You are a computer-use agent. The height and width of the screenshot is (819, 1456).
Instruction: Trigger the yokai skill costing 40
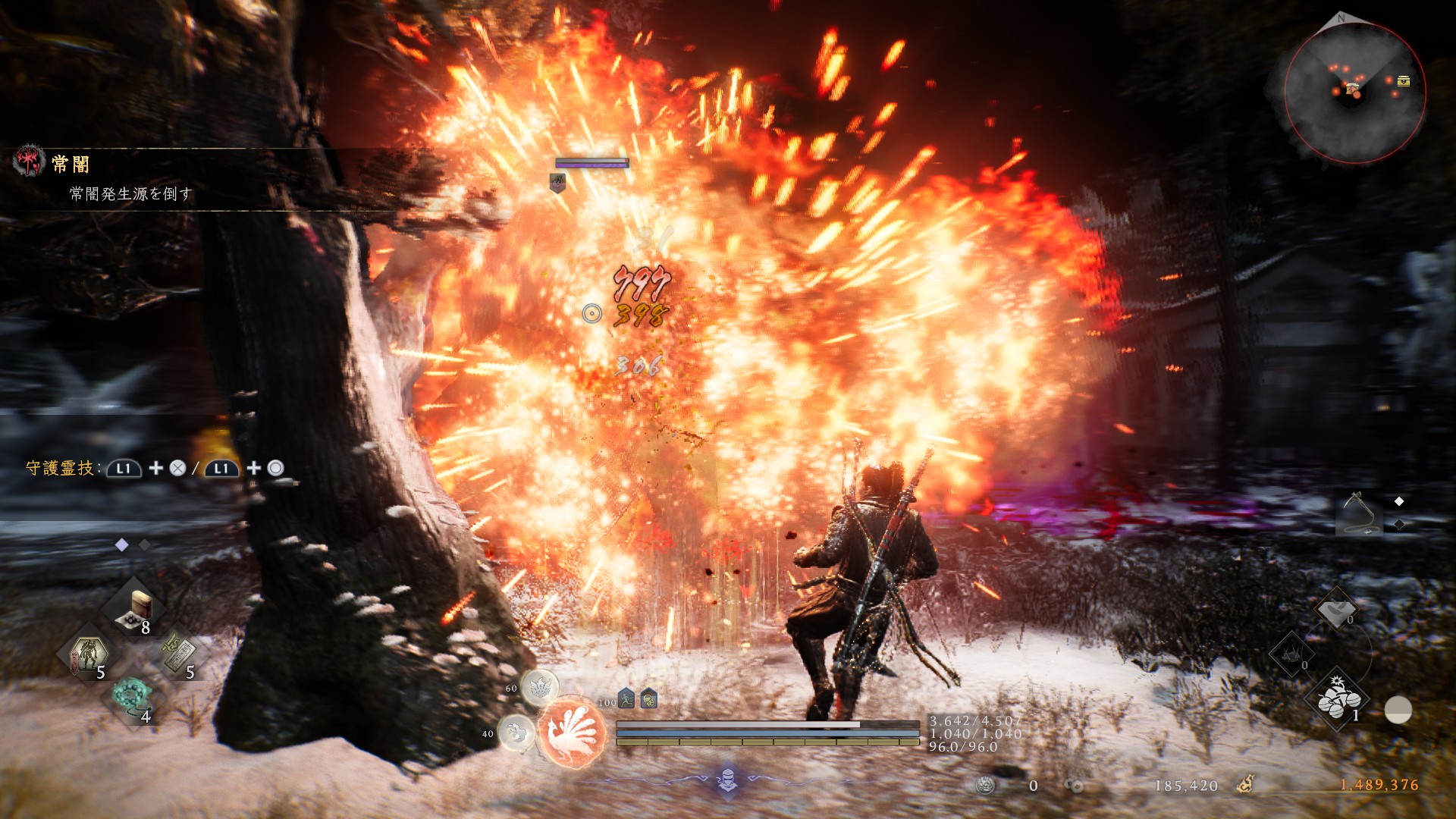pyautogui.click(x=516, y=733)
